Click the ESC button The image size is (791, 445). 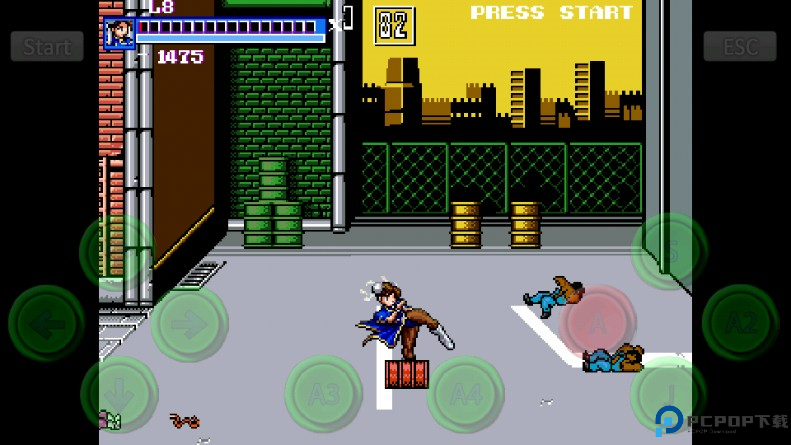point(739,46)
